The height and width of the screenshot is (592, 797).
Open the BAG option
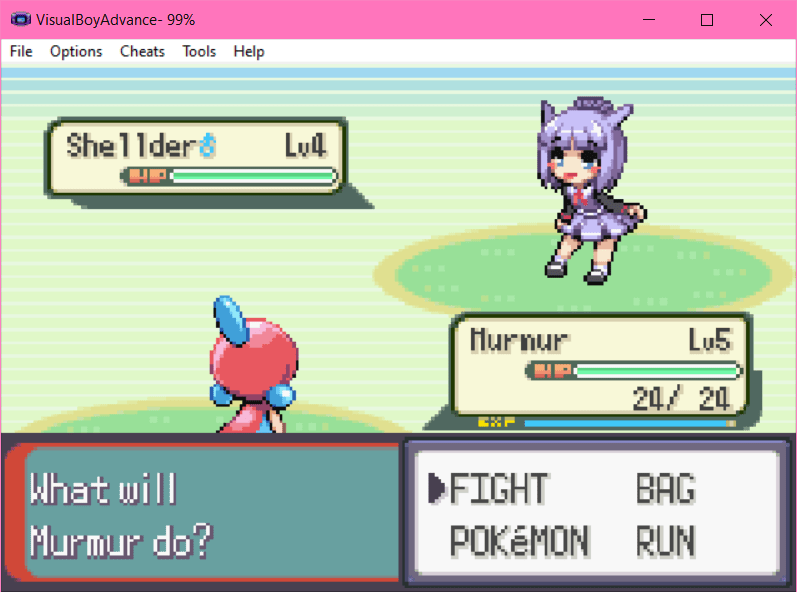click(x=665, y=489)
